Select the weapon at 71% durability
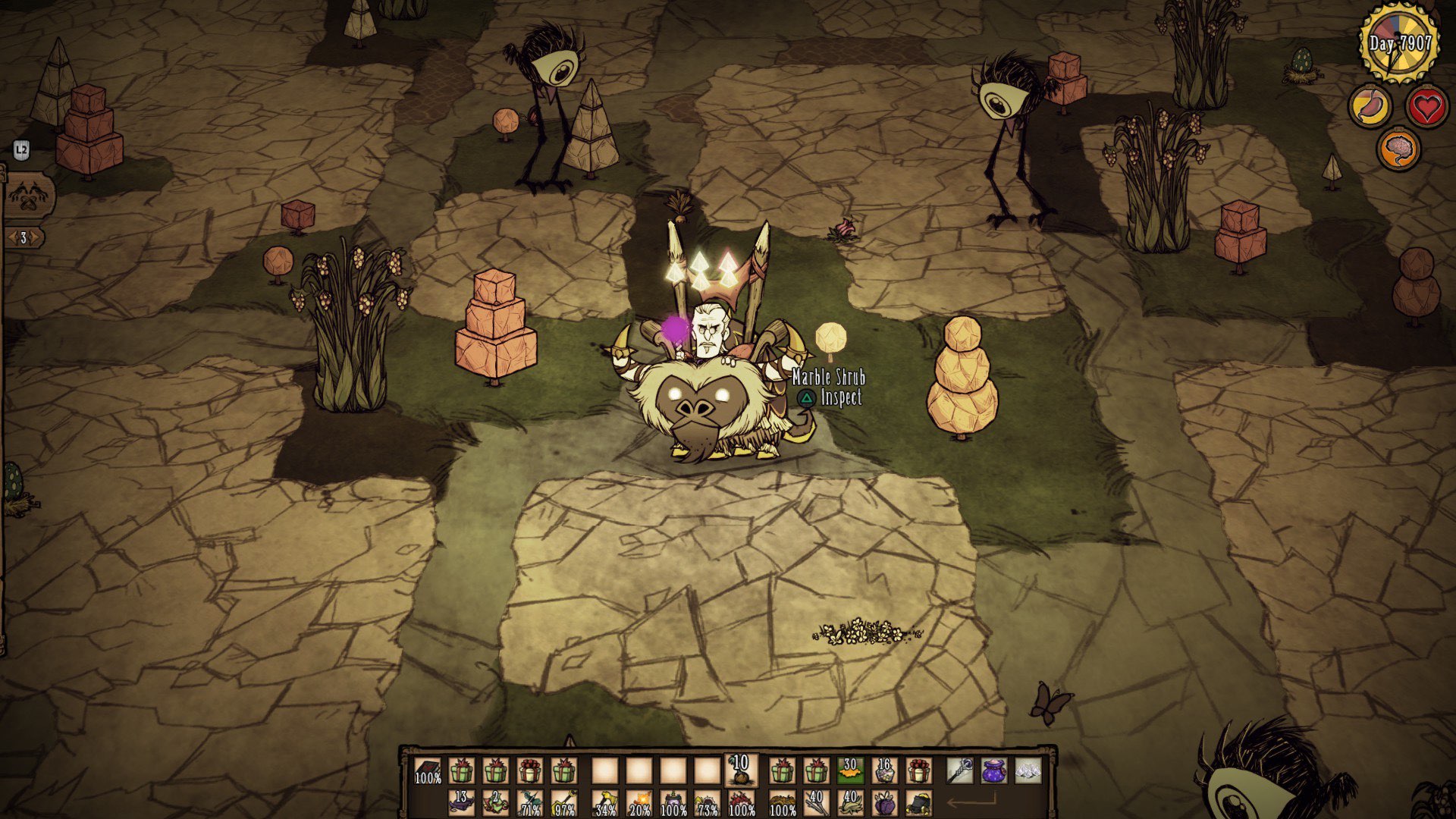Viewport: 1456px width, 819px height. click(530, 804)
